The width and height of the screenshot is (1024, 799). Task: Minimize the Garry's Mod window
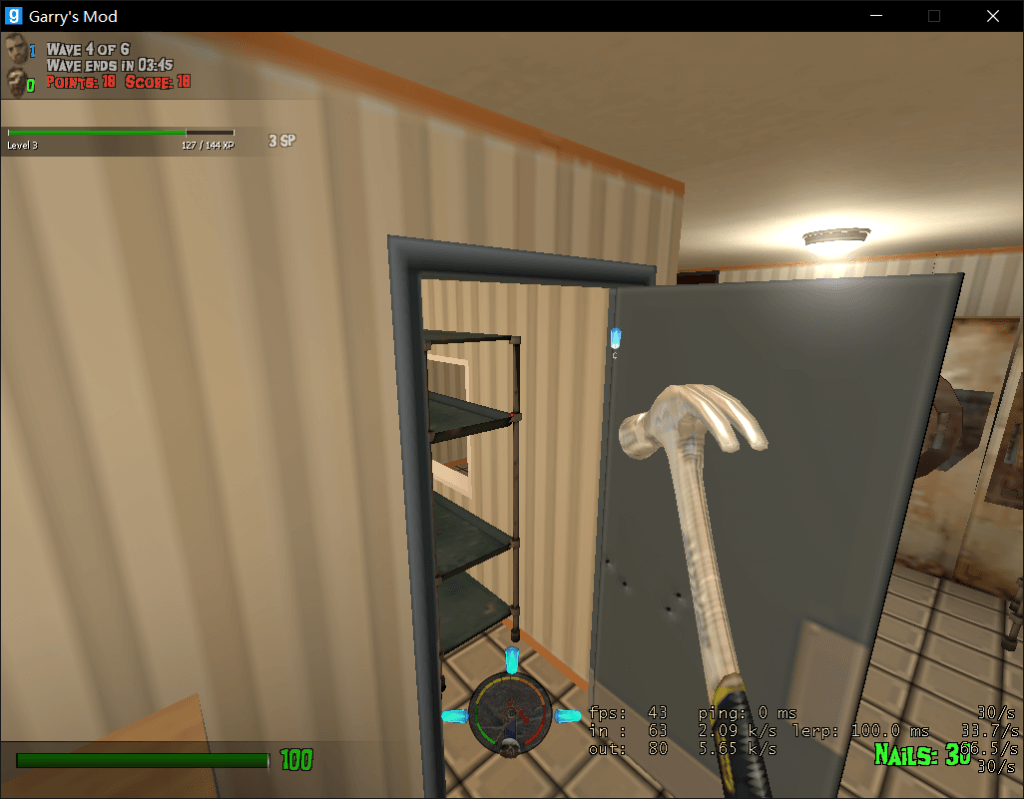pos(876,16)
